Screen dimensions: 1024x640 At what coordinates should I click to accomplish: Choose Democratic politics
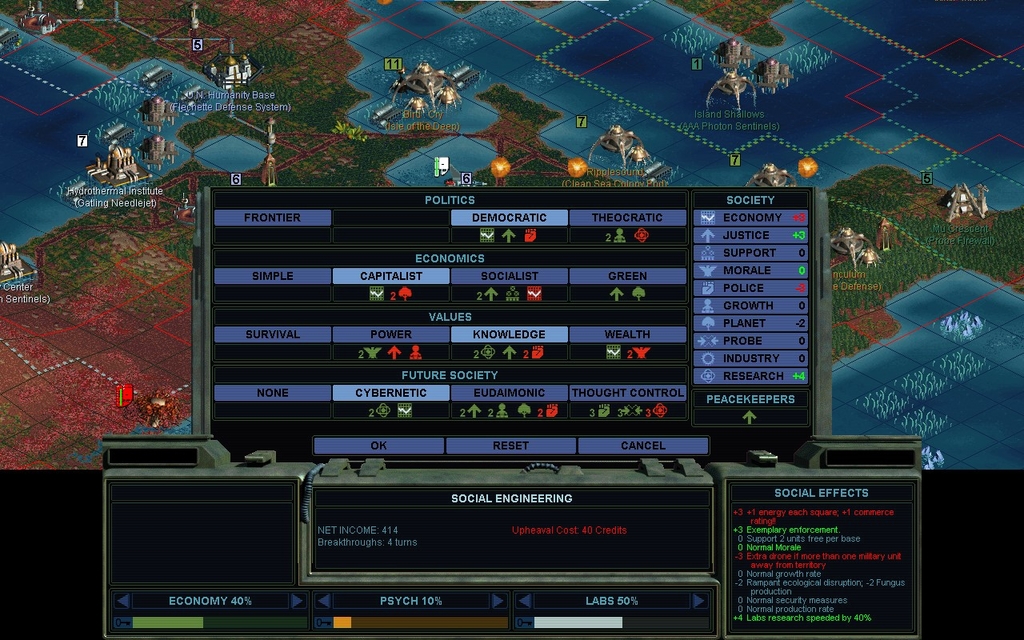[x=509, y=217]
